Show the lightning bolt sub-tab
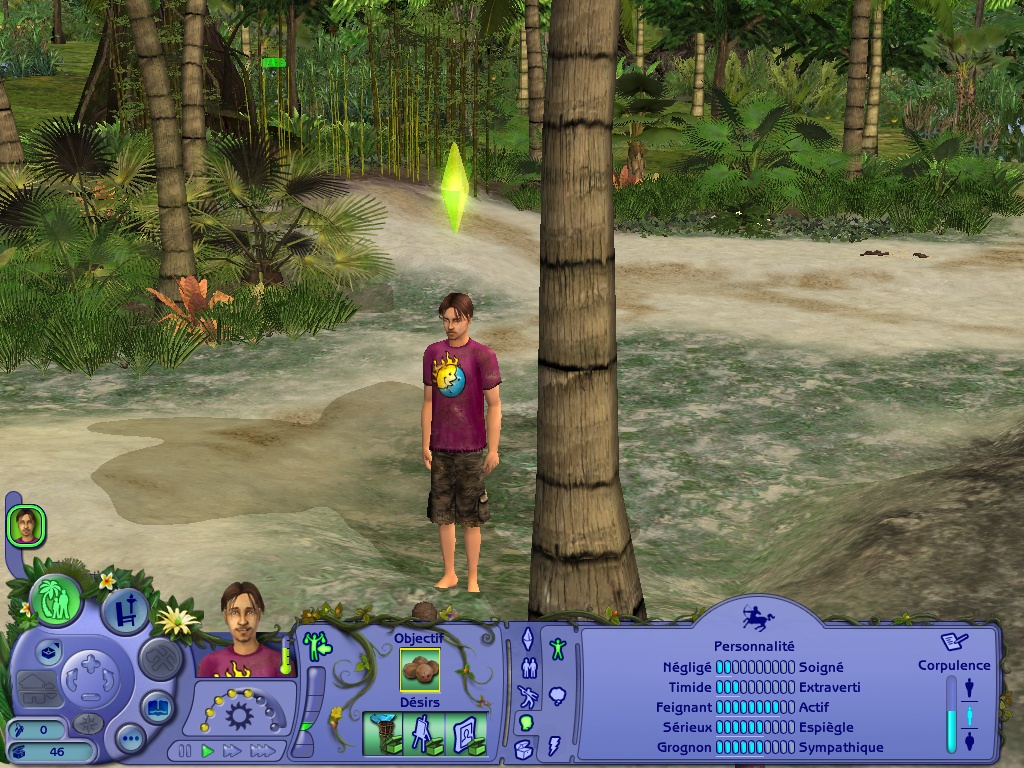 point(556,745)
